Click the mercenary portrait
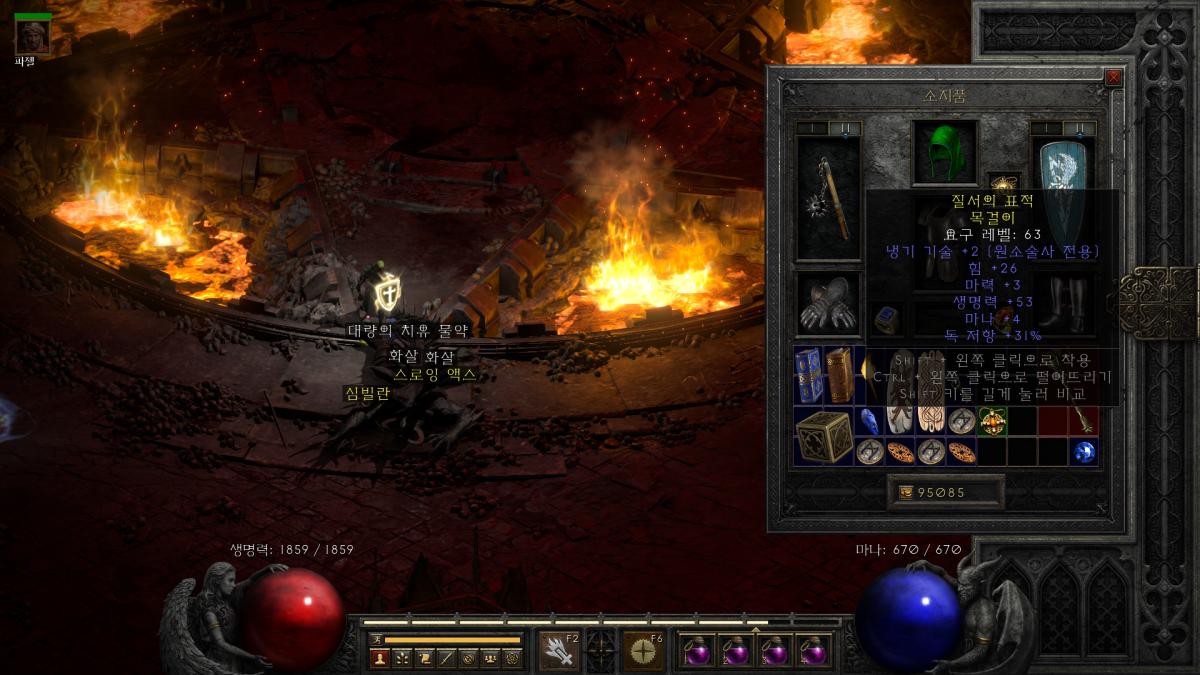 click(32, 35)
